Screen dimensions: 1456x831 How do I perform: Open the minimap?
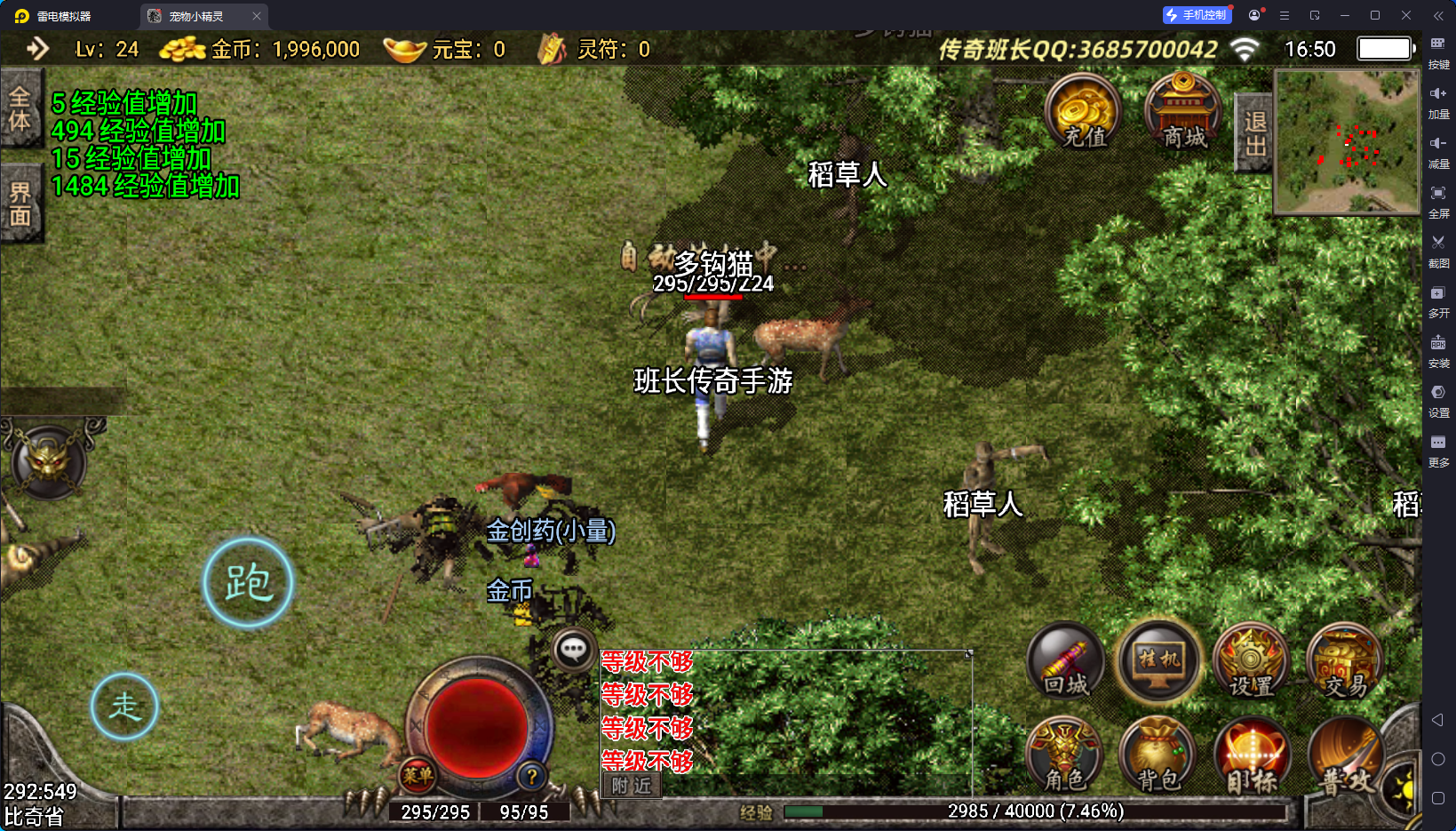point(1347,142)
